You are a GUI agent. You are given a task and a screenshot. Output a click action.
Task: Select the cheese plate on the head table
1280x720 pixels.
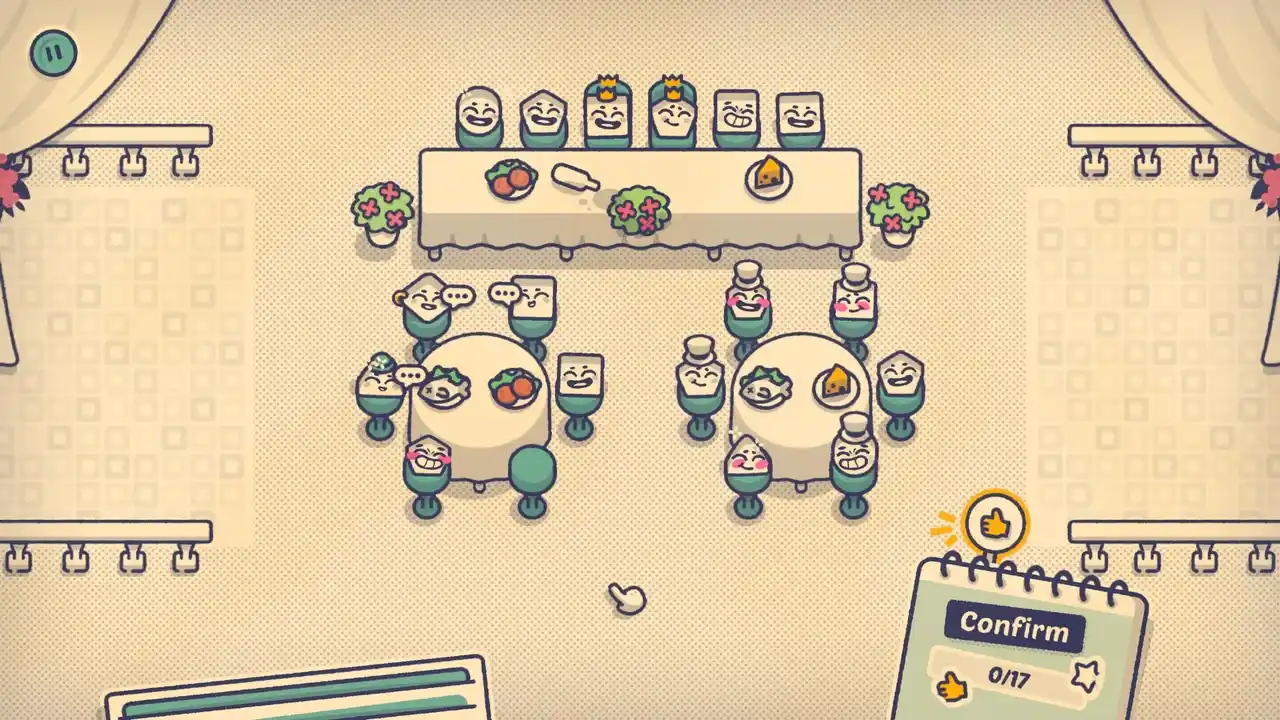coord(770,176)
